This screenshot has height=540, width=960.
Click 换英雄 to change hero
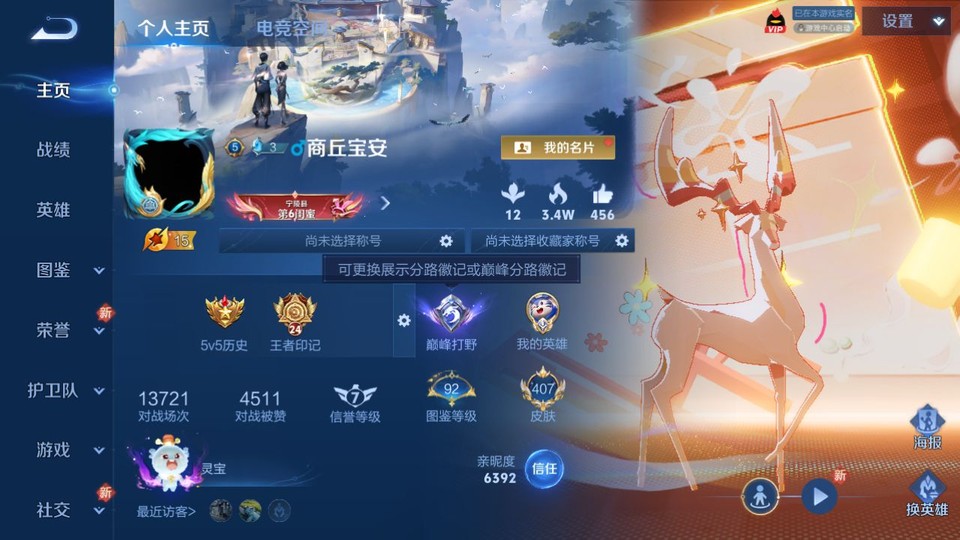pyautogui.click(x=927, y=493)
